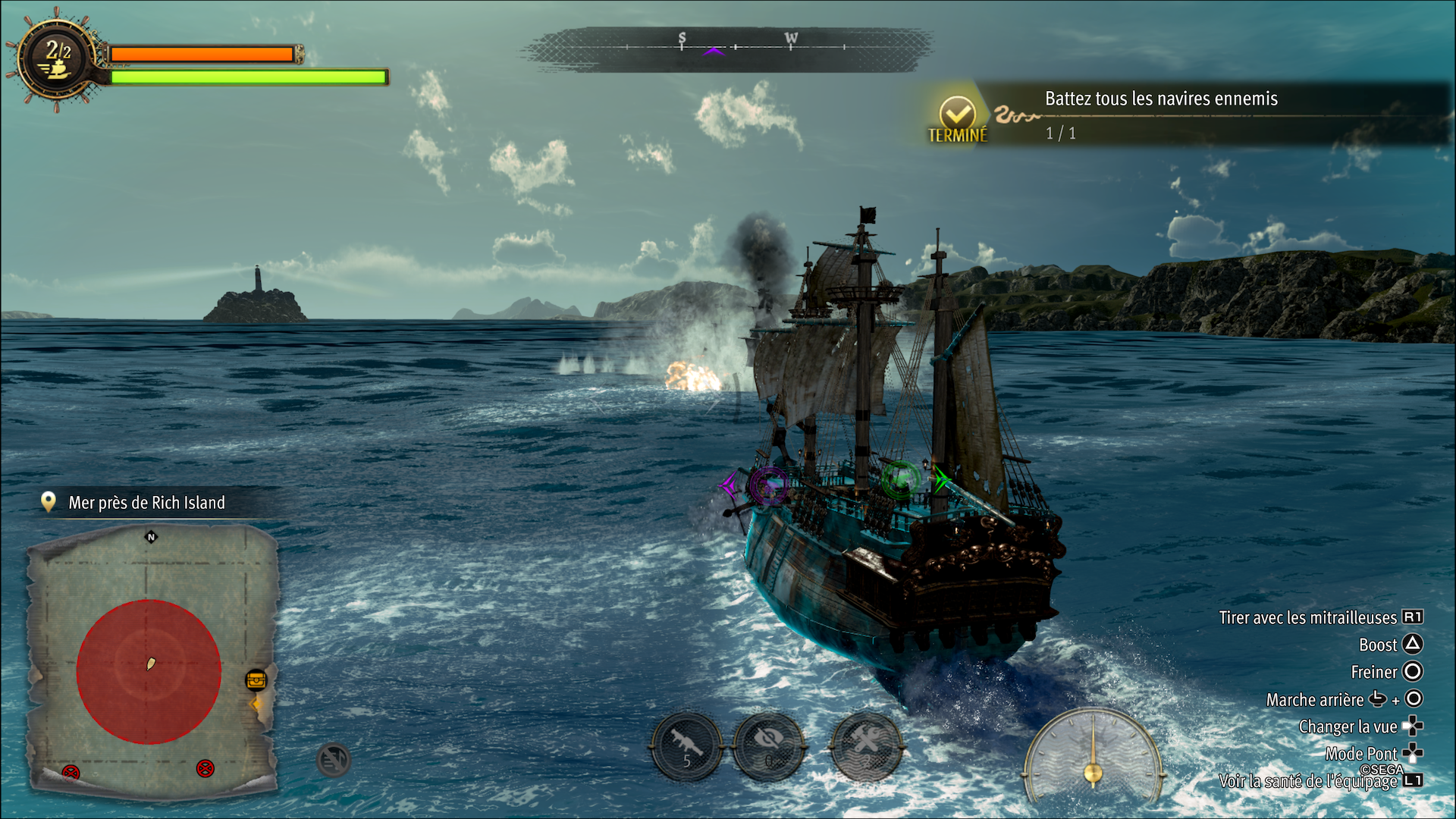Click the 'Mer près de Rich Island' location label
This screenshot has height=819, width=1456.
[x=146, y=503]
